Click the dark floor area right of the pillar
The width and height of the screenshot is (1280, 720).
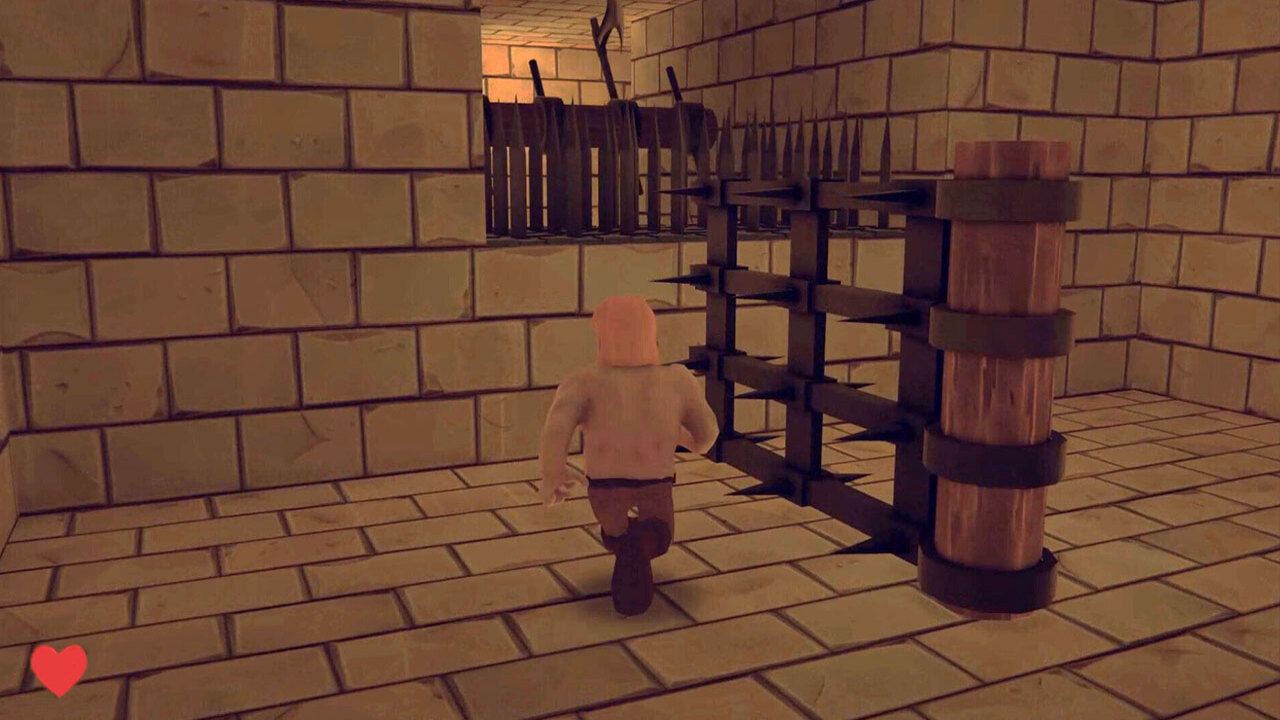click(1120, 600)
